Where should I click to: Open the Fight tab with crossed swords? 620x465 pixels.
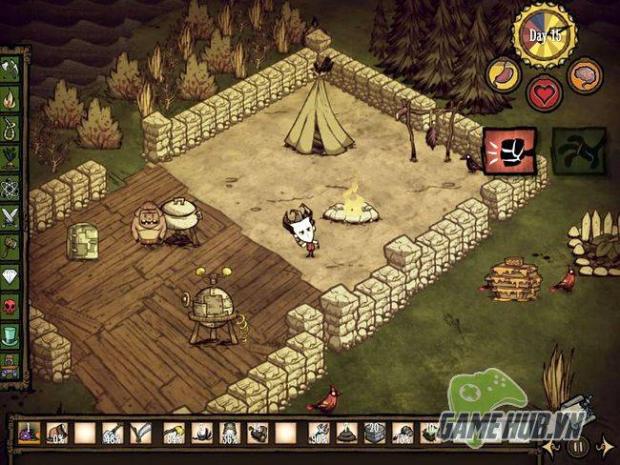coord(11,213)
